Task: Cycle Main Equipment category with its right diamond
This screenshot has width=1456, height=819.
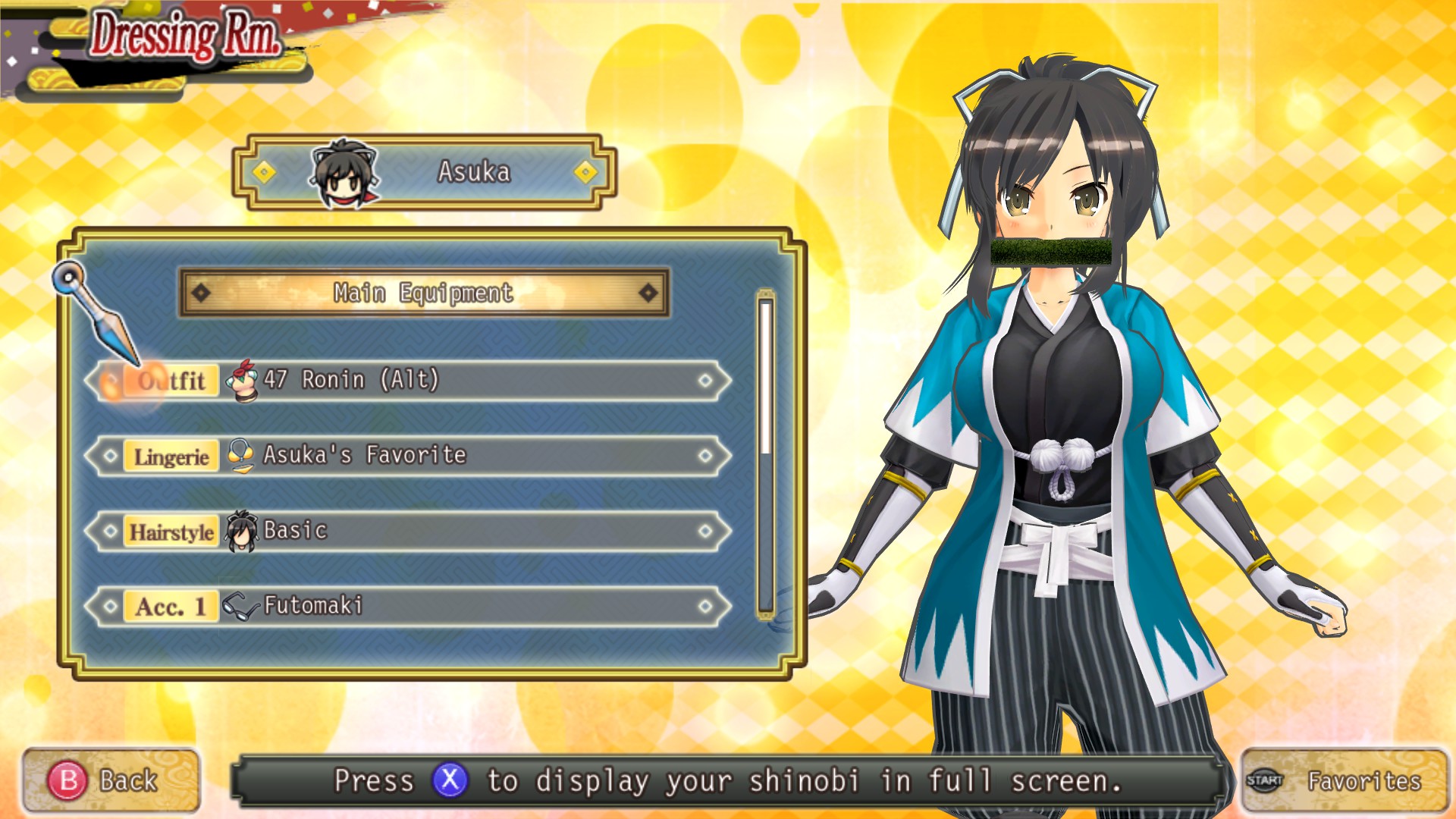Action: (x=648, y=293)
